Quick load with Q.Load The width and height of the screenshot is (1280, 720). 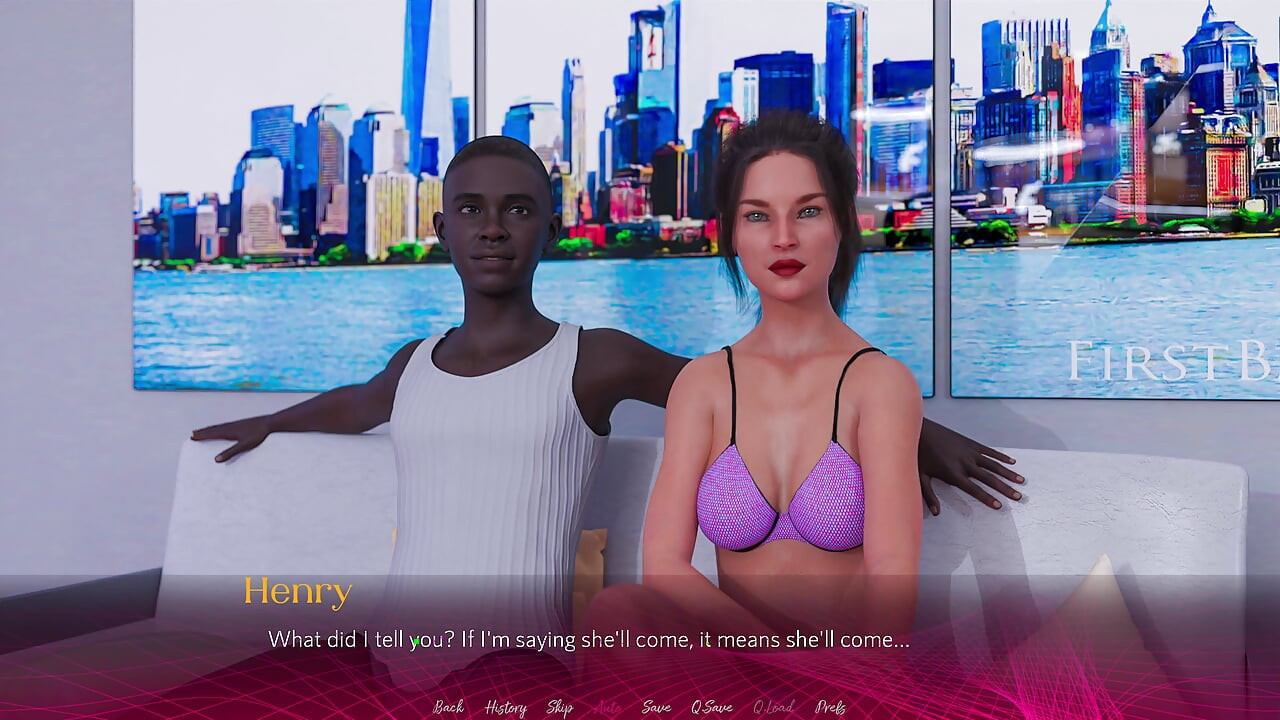pyautogui.click(x=773, y=707)
